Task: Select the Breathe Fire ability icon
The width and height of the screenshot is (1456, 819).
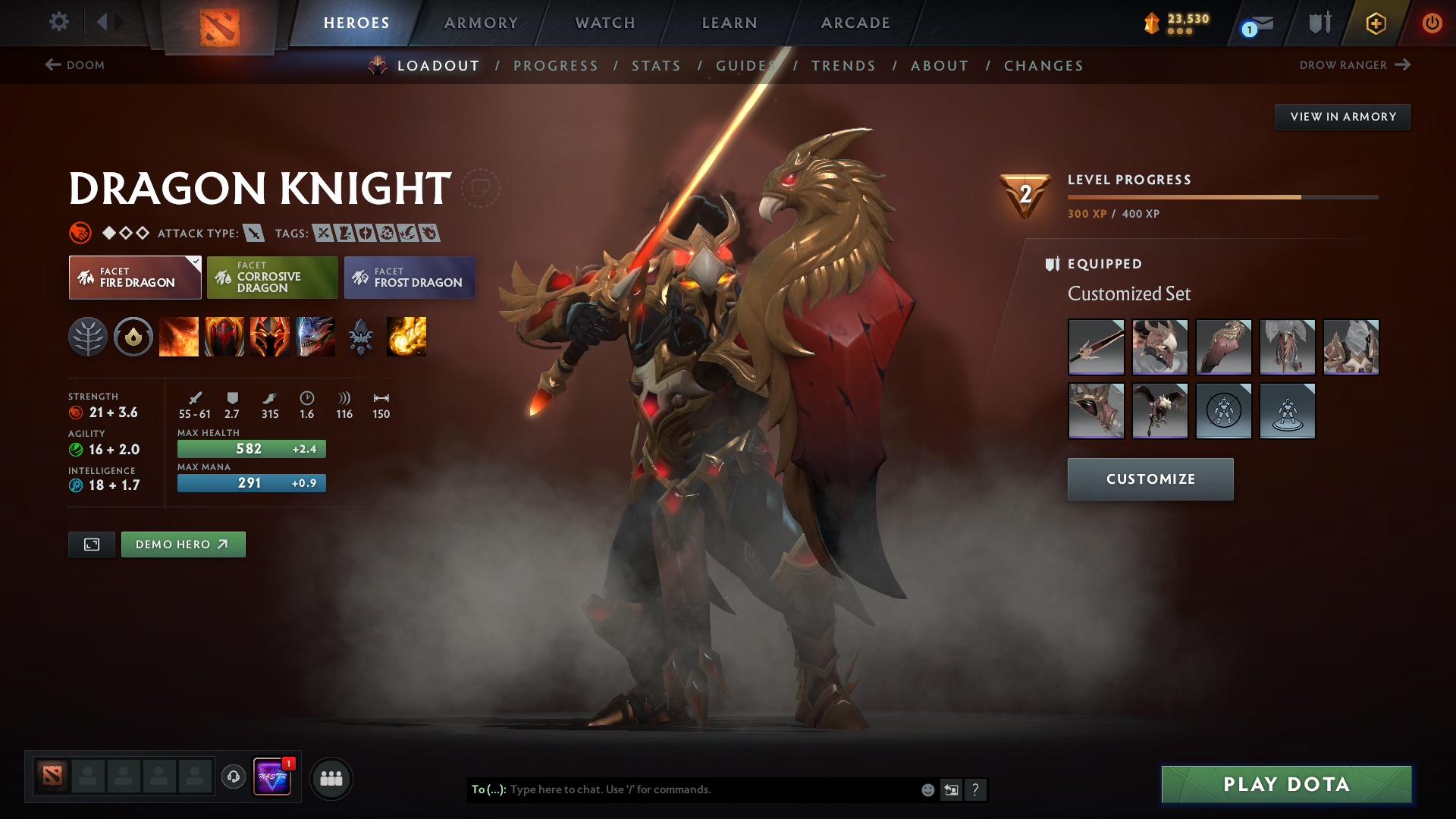Action: (x=179, y=337)
